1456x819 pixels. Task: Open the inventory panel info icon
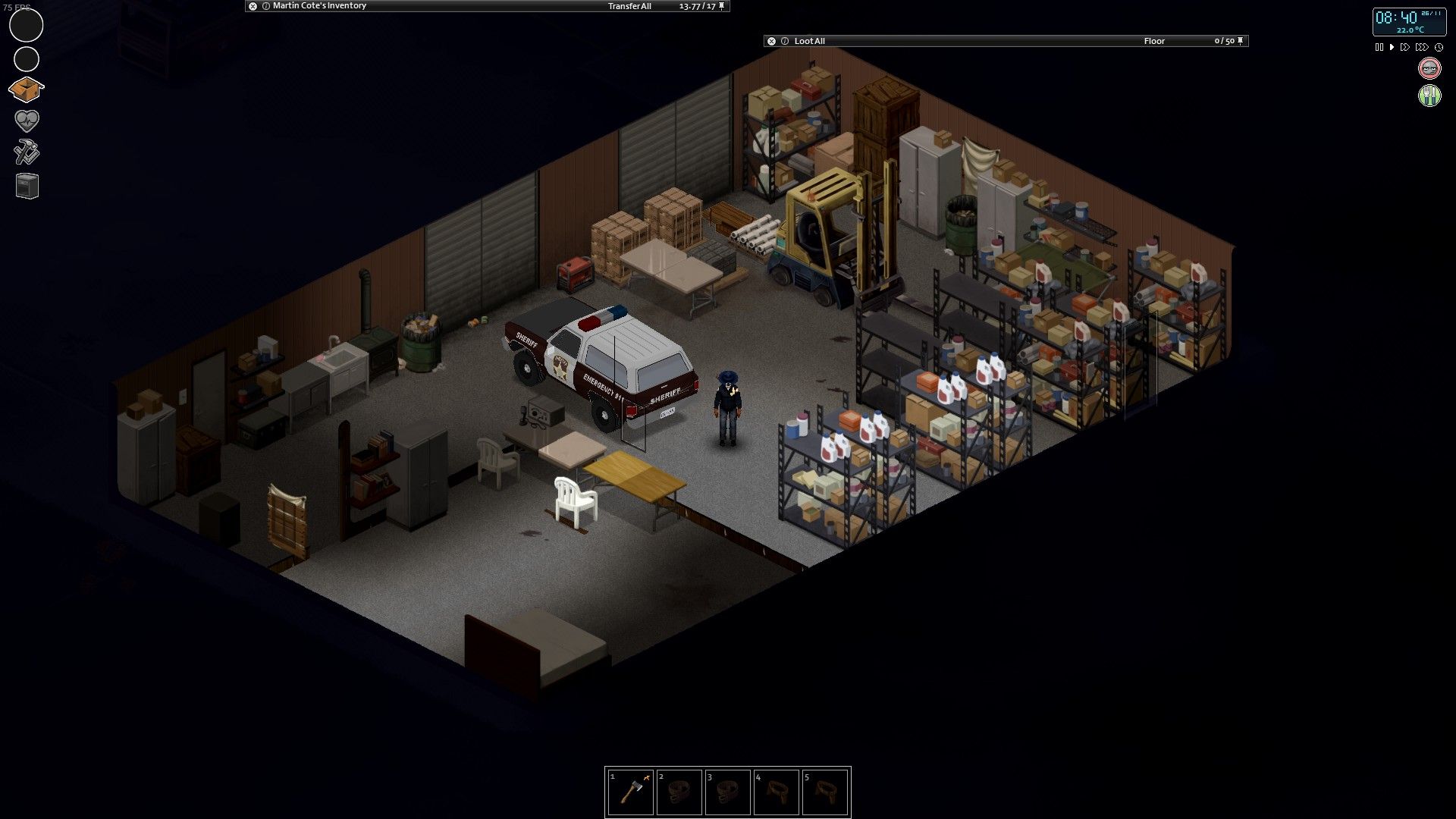[265, 6]
